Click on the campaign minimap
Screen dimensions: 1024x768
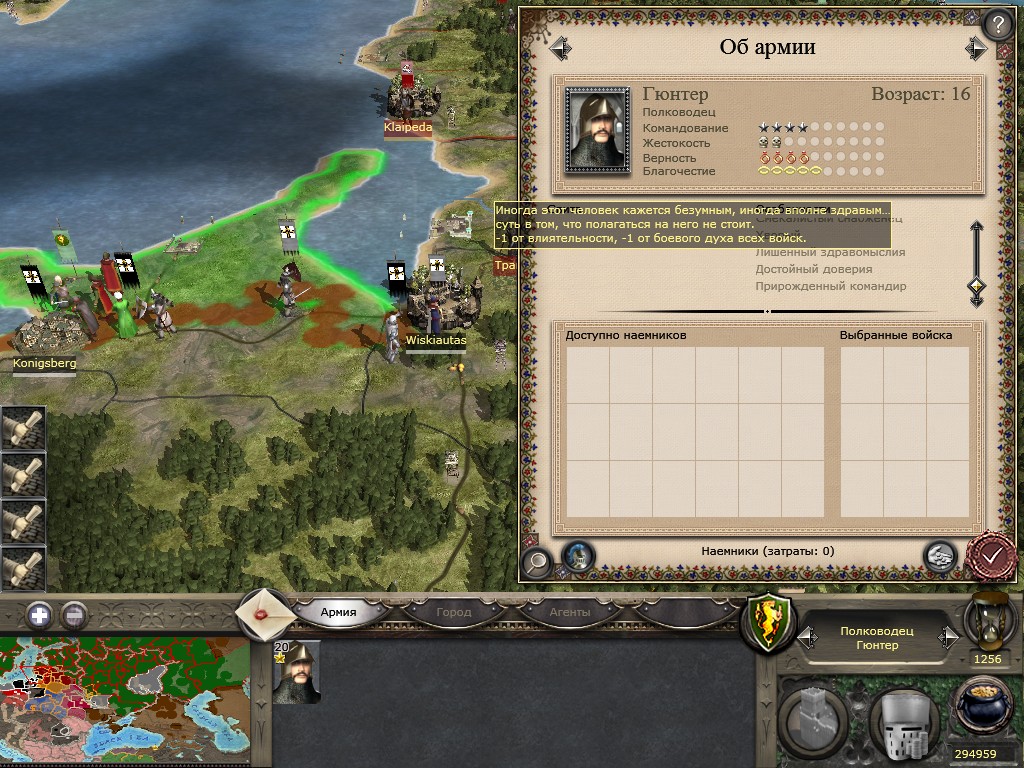point(124,702)
